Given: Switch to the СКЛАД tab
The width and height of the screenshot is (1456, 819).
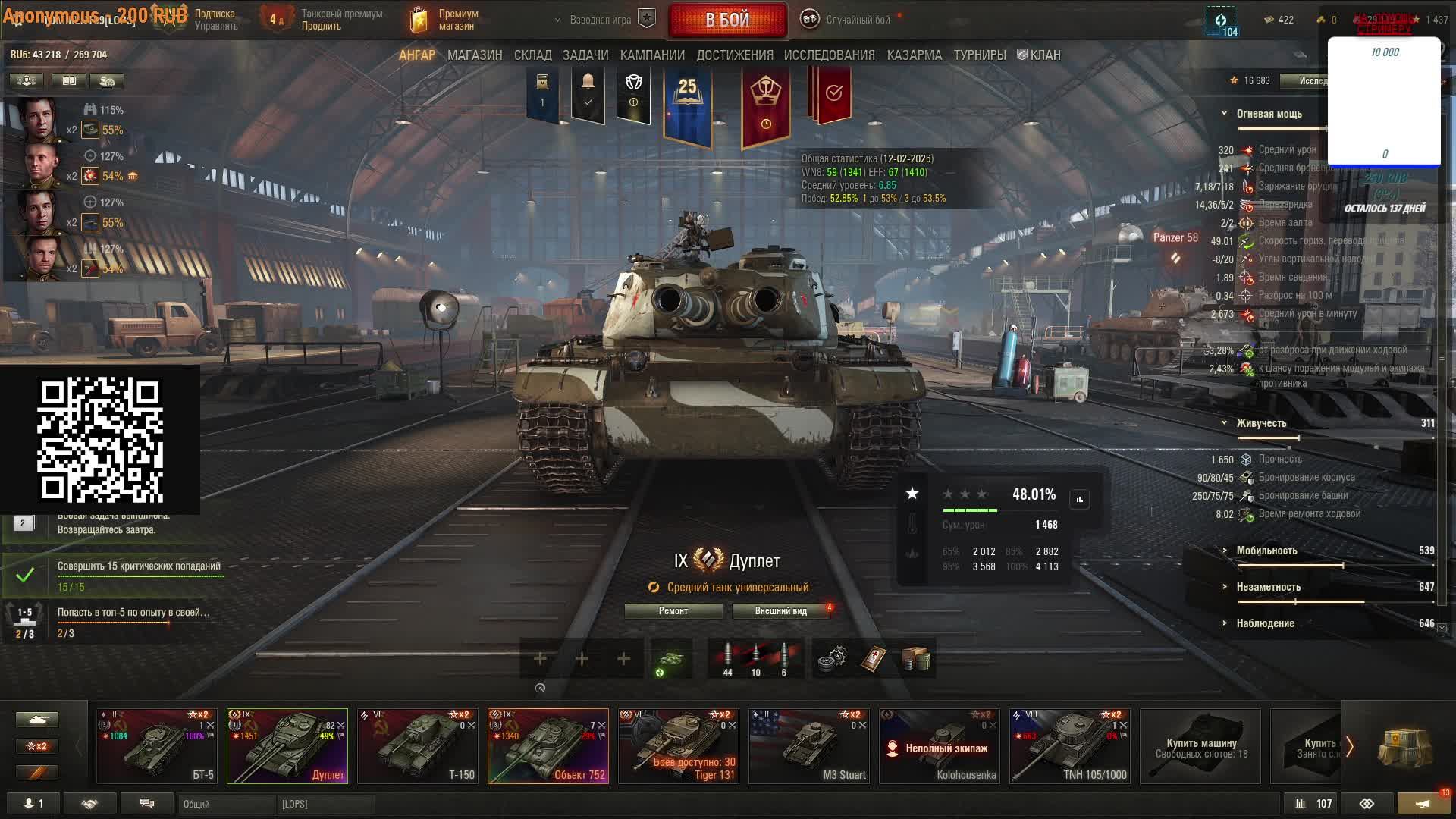Looking at the screenshot, I should click(x=532, y=55).
